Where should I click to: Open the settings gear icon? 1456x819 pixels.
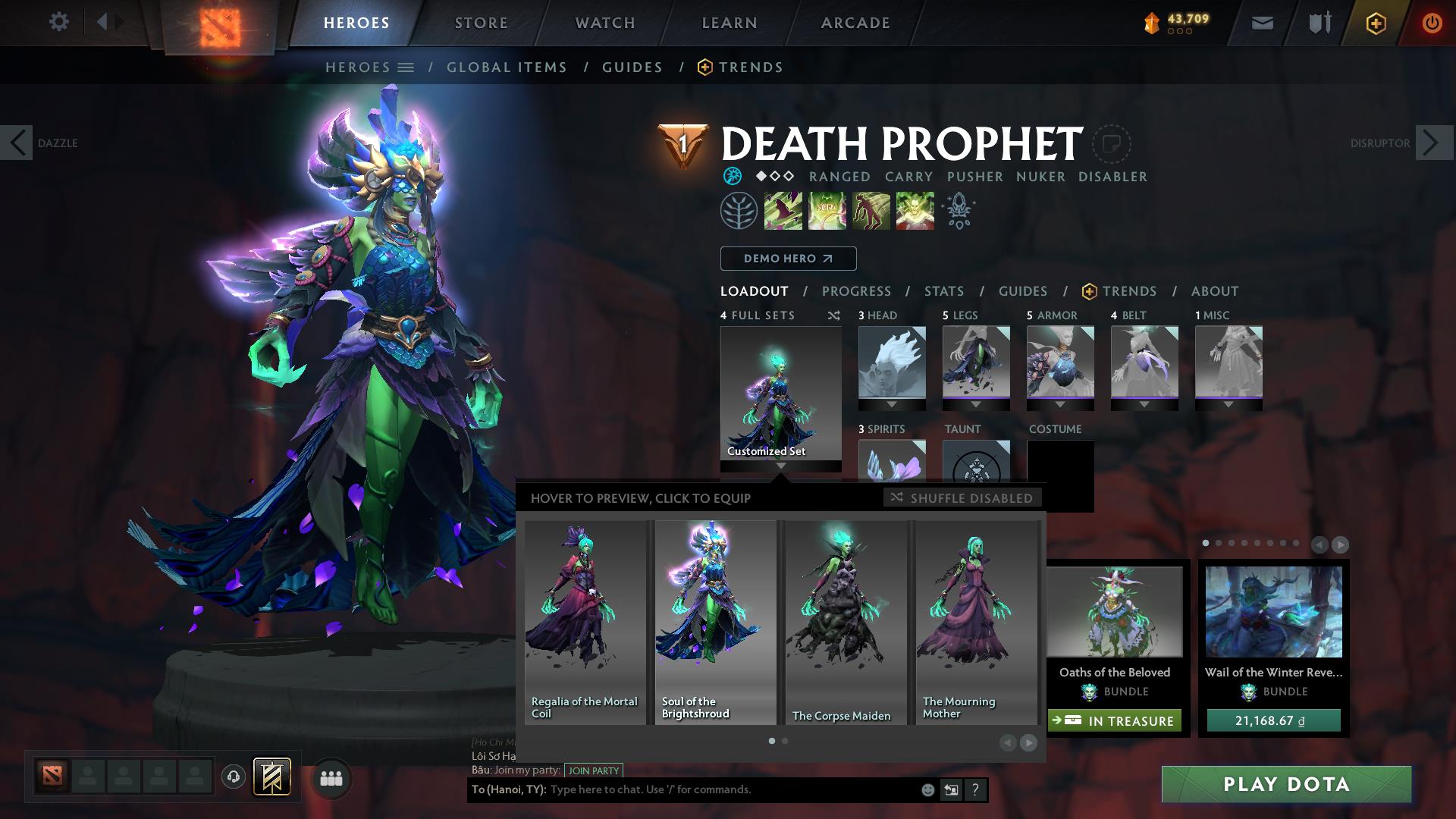pyautogui.click(x=59, y=22)
